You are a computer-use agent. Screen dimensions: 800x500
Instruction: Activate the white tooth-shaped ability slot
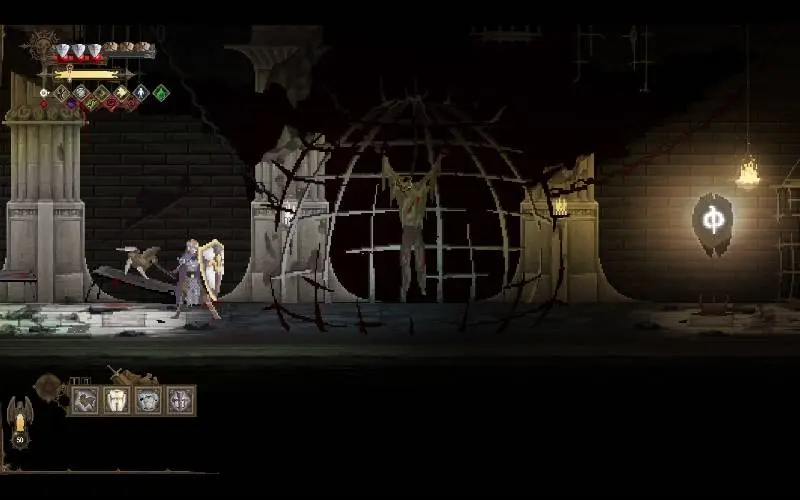point(117,401)
